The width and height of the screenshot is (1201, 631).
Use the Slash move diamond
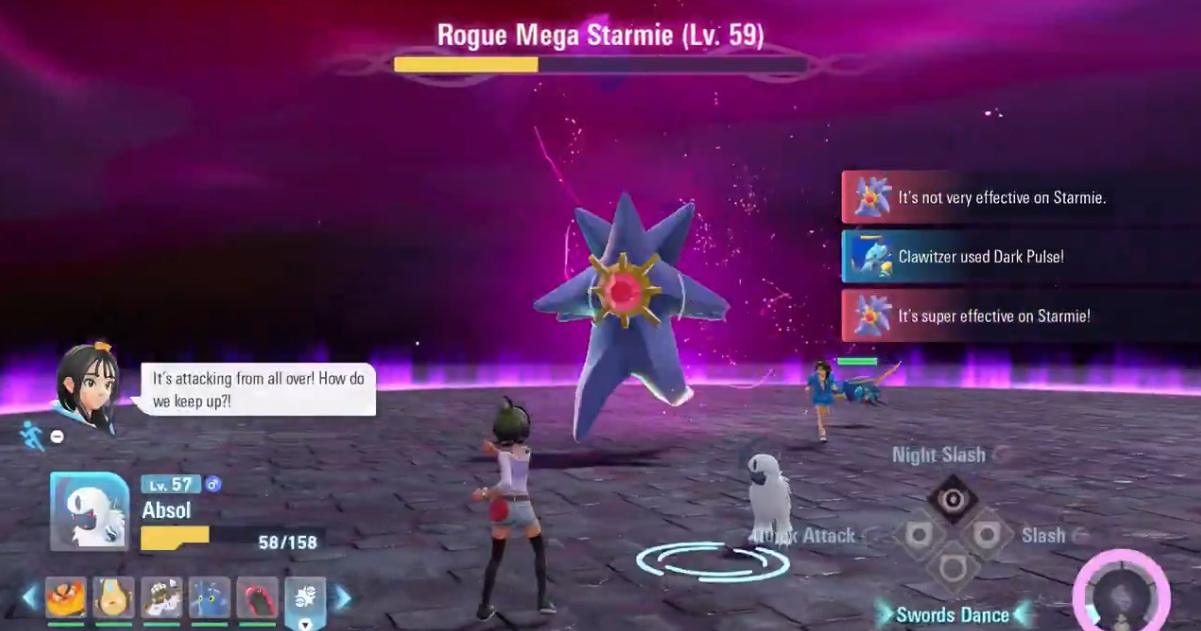986,535
